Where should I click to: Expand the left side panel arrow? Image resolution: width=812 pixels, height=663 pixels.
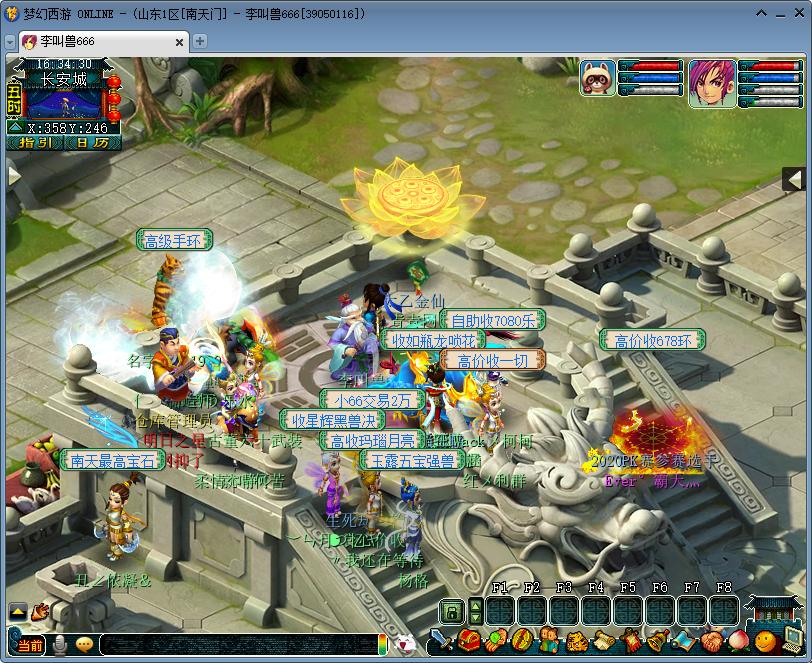click(13, 175)
